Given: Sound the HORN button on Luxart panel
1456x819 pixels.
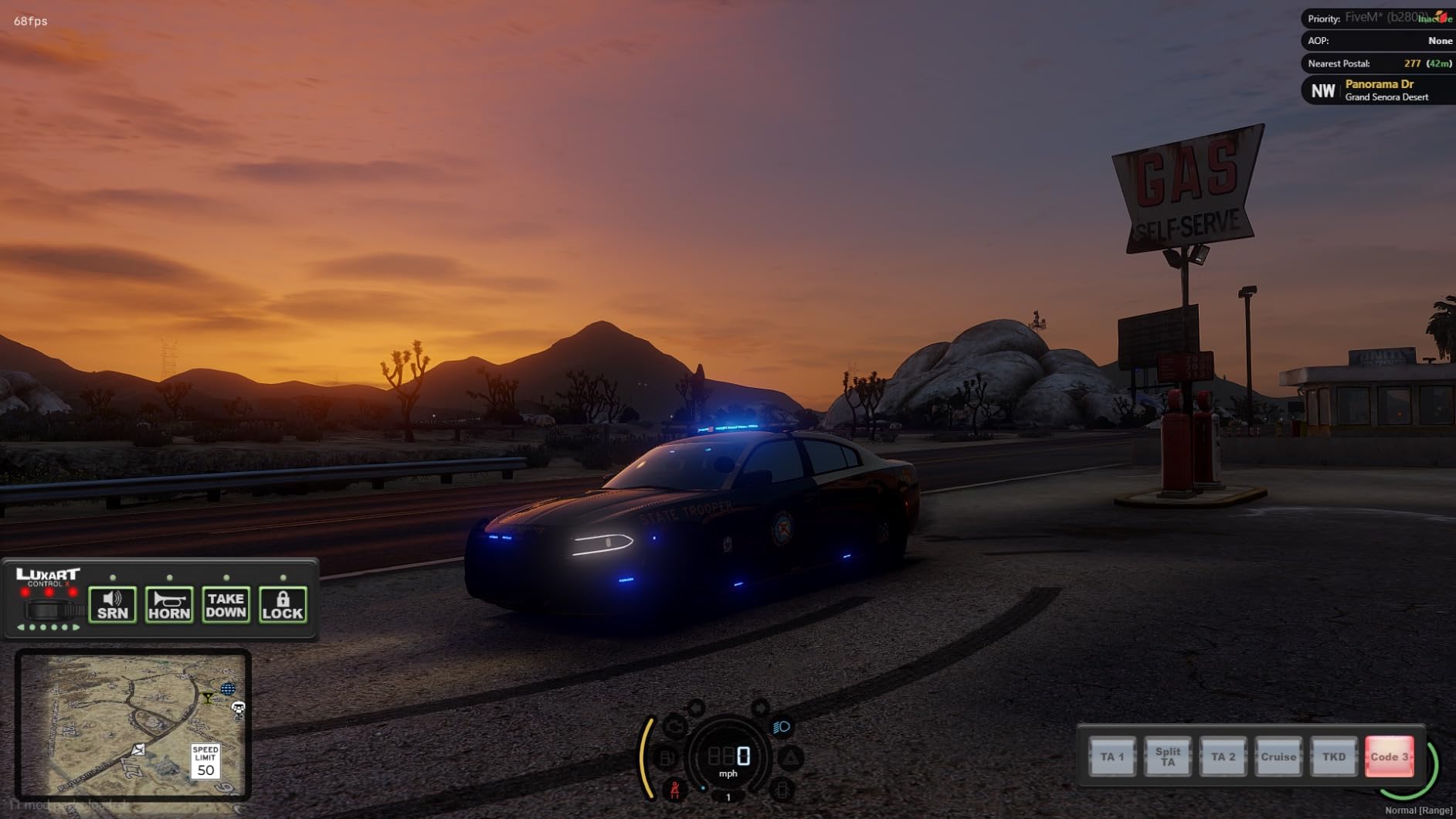Looking at the screenshot, I should pyautogui.click(x=169, y=604).
